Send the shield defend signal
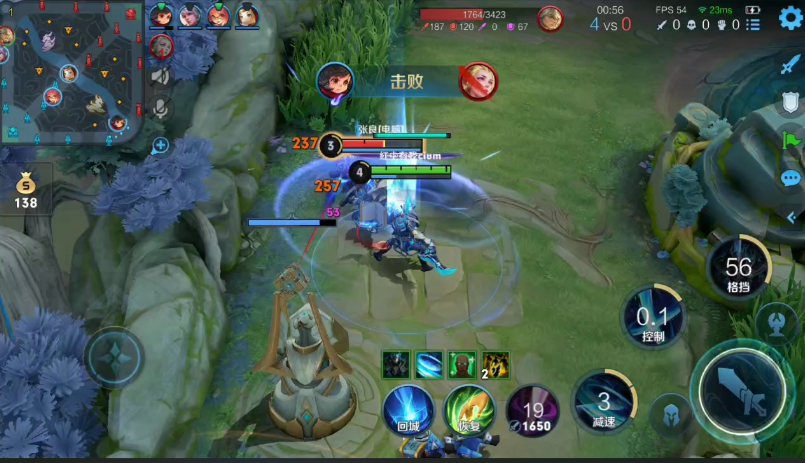 [x=790, y=103]
